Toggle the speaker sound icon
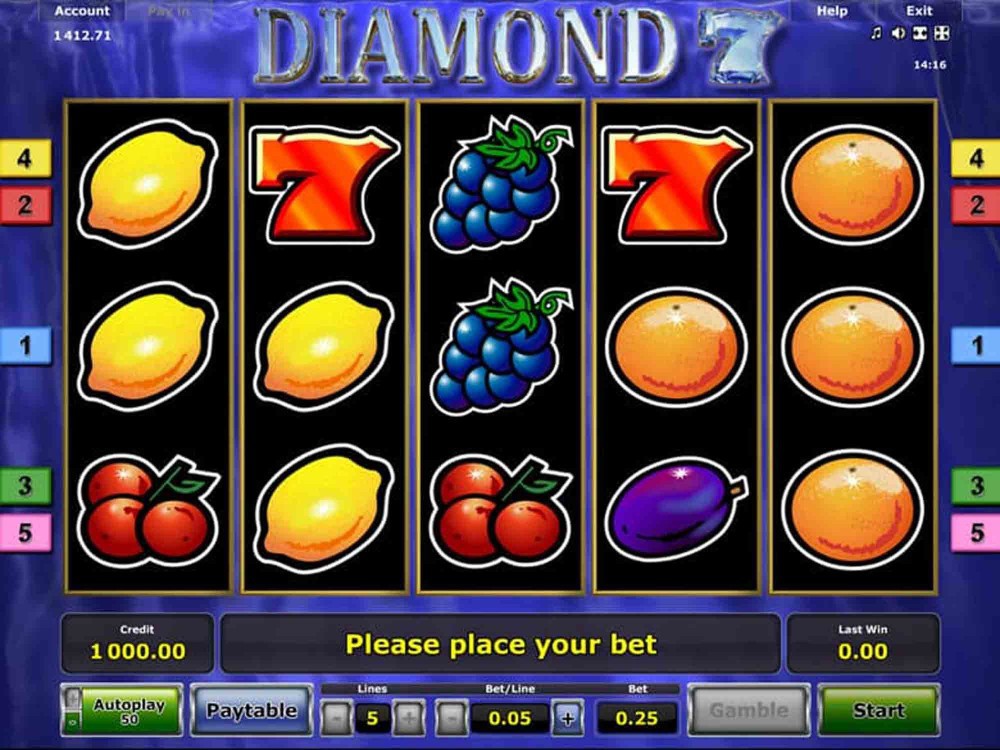 [x=898, y=33]
